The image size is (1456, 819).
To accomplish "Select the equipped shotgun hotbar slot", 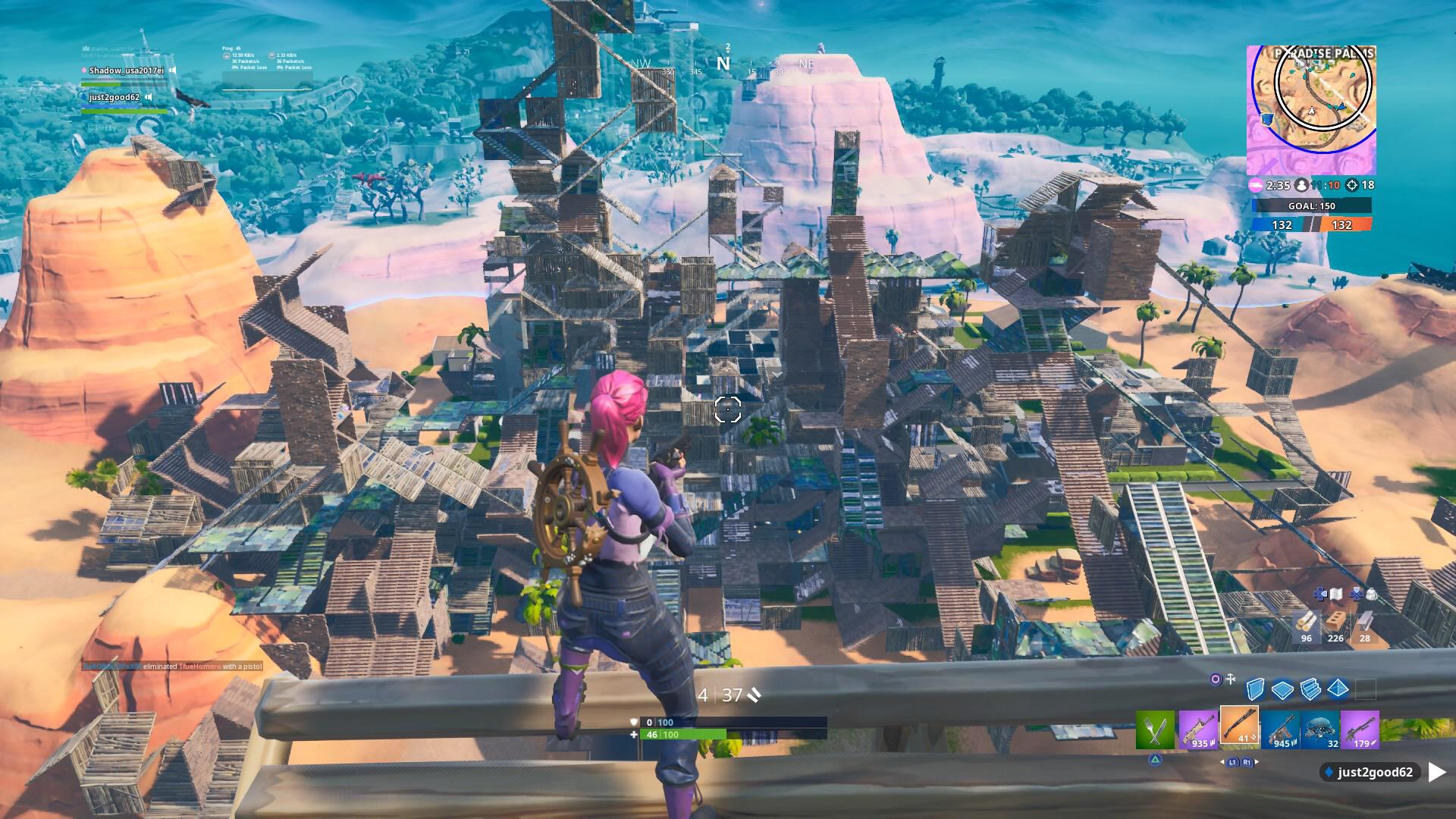I will (x=1239, y=726).
